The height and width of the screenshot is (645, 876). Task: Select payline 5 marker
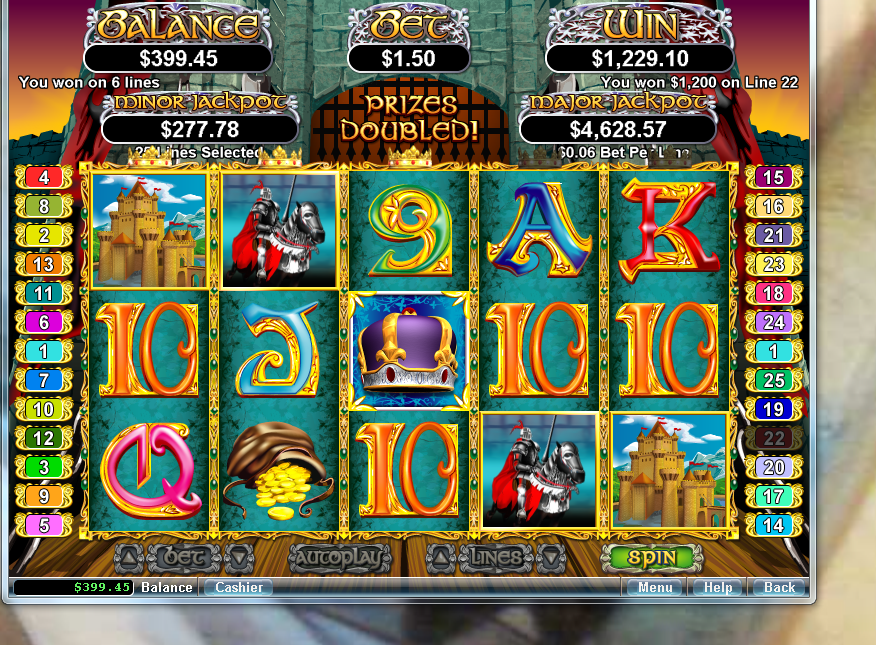point(44,524)
